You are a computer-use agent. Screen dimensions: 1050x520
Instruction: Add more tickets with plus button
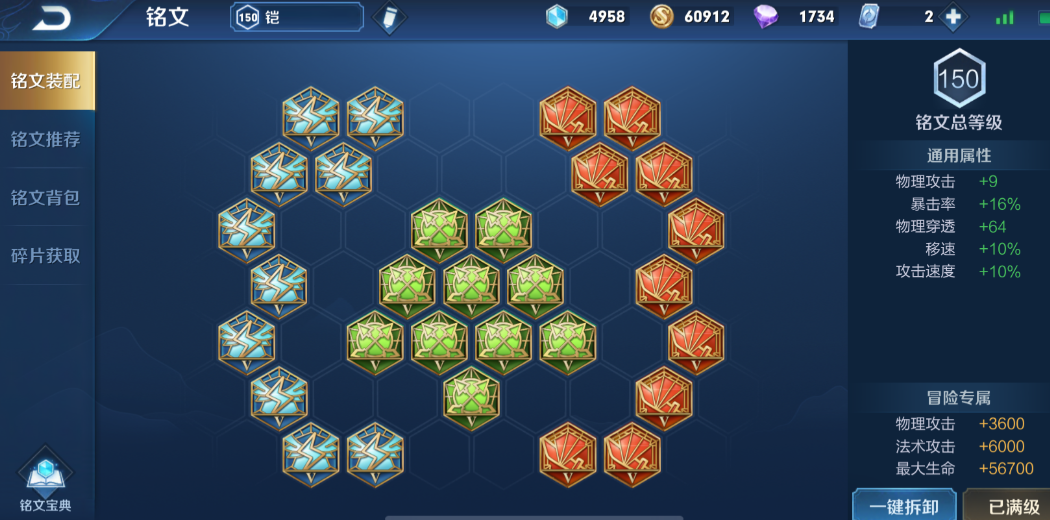click(953, 17)
